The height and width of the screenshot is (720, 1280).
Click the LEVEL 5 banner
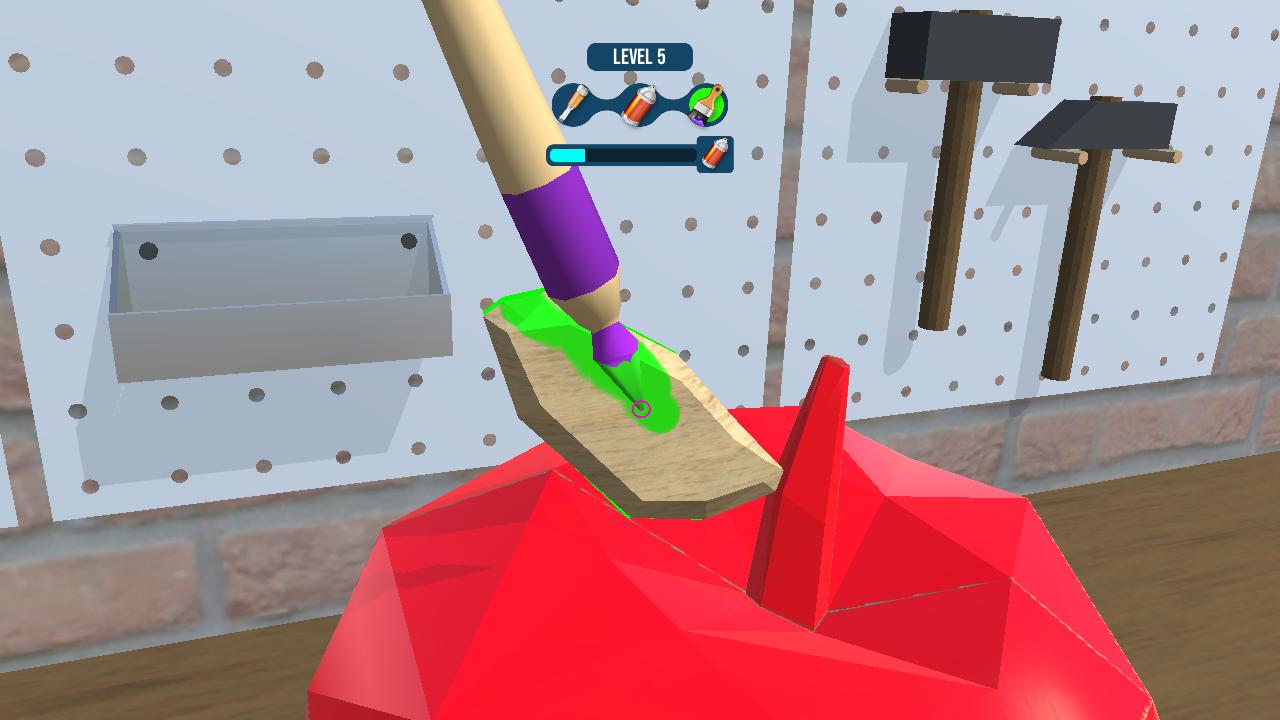(x=638, y=56)
